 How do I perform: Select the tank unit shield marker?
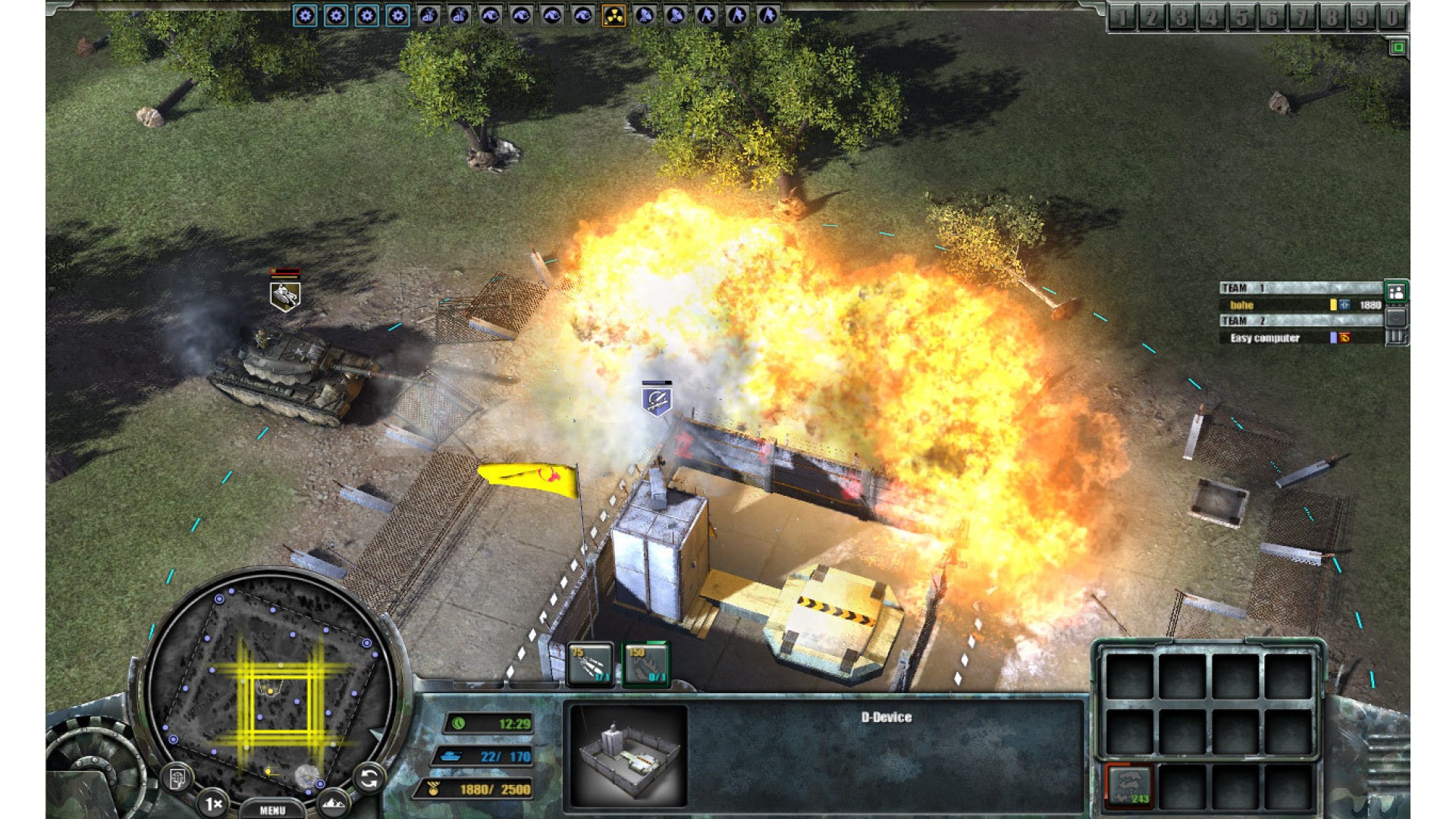pos(285,296)
